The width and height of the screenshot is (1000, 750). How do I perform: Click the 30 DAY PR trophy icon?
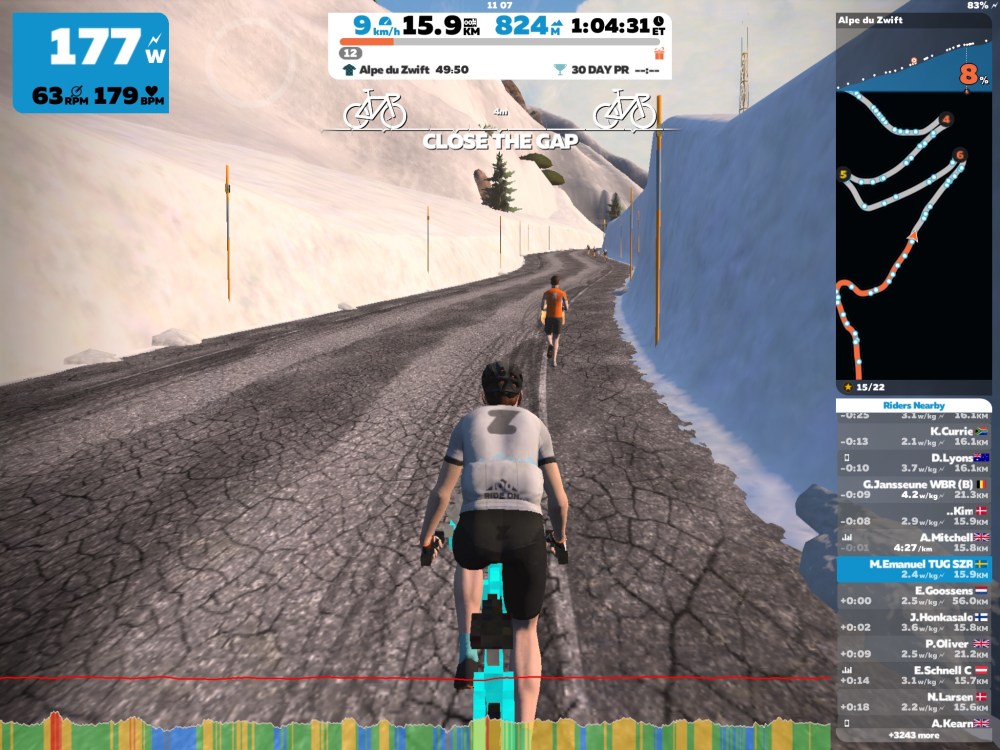558,70
